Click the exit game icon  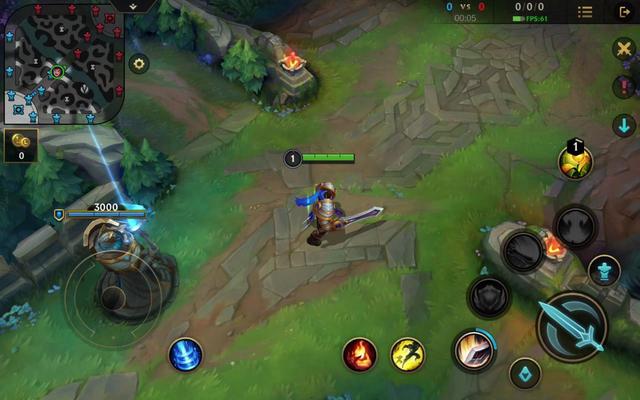[x=626, y=12]
